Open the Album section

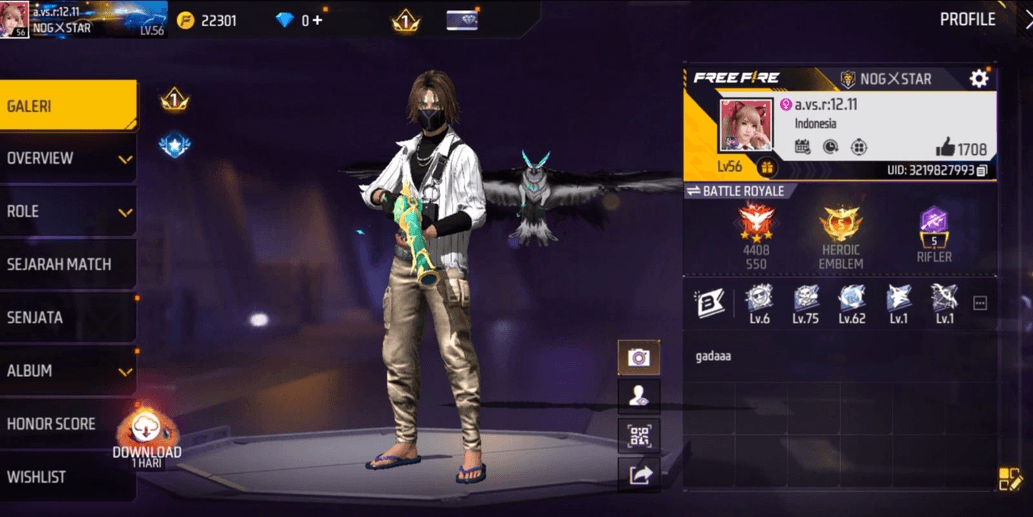pyautogui.click(x=66, y=370)
